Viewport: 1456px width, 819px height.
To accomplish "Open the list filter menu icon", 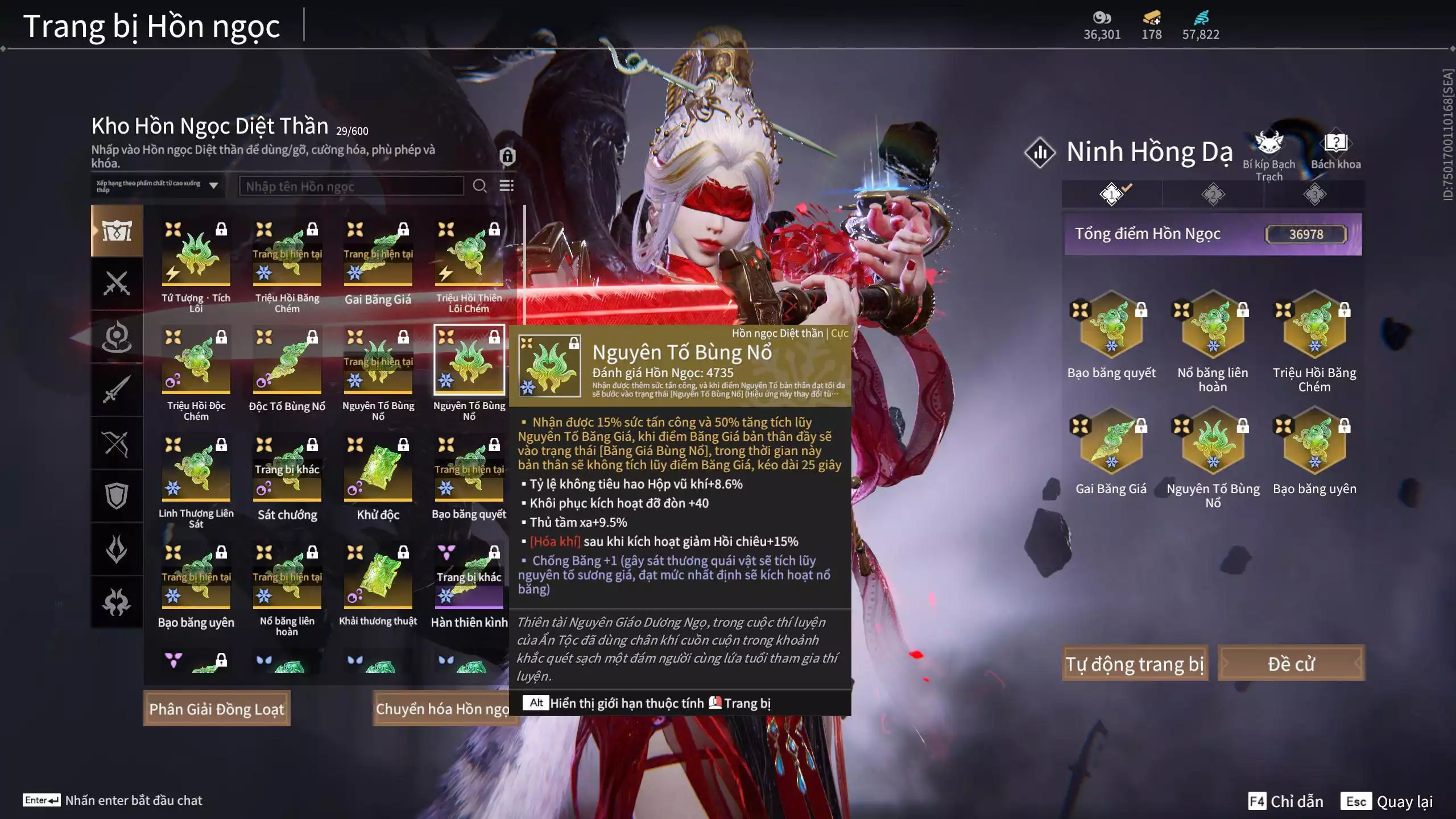I will tap(506, 186).
